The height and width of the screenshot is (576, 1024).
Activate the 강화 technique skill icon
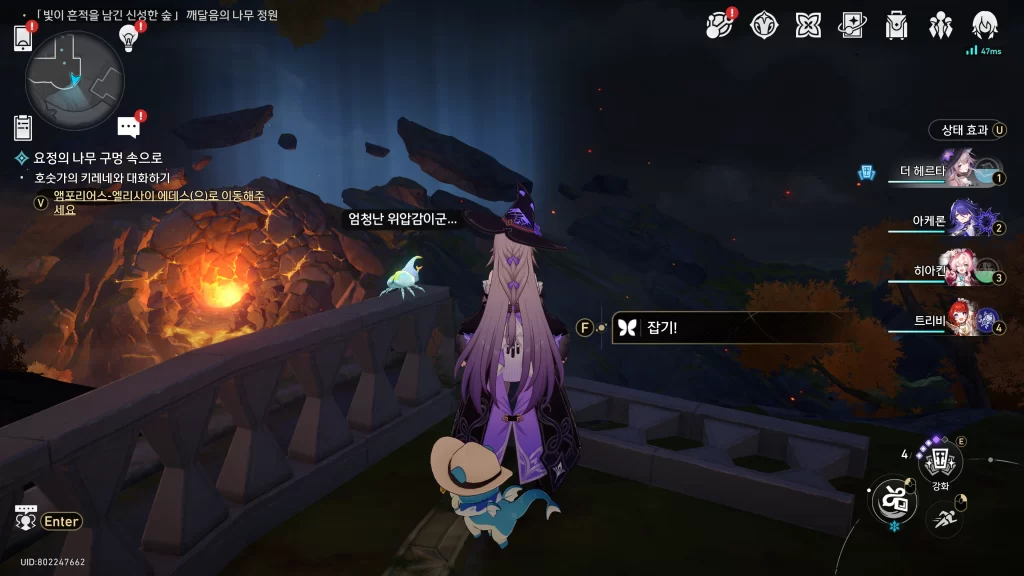(940, 461)
